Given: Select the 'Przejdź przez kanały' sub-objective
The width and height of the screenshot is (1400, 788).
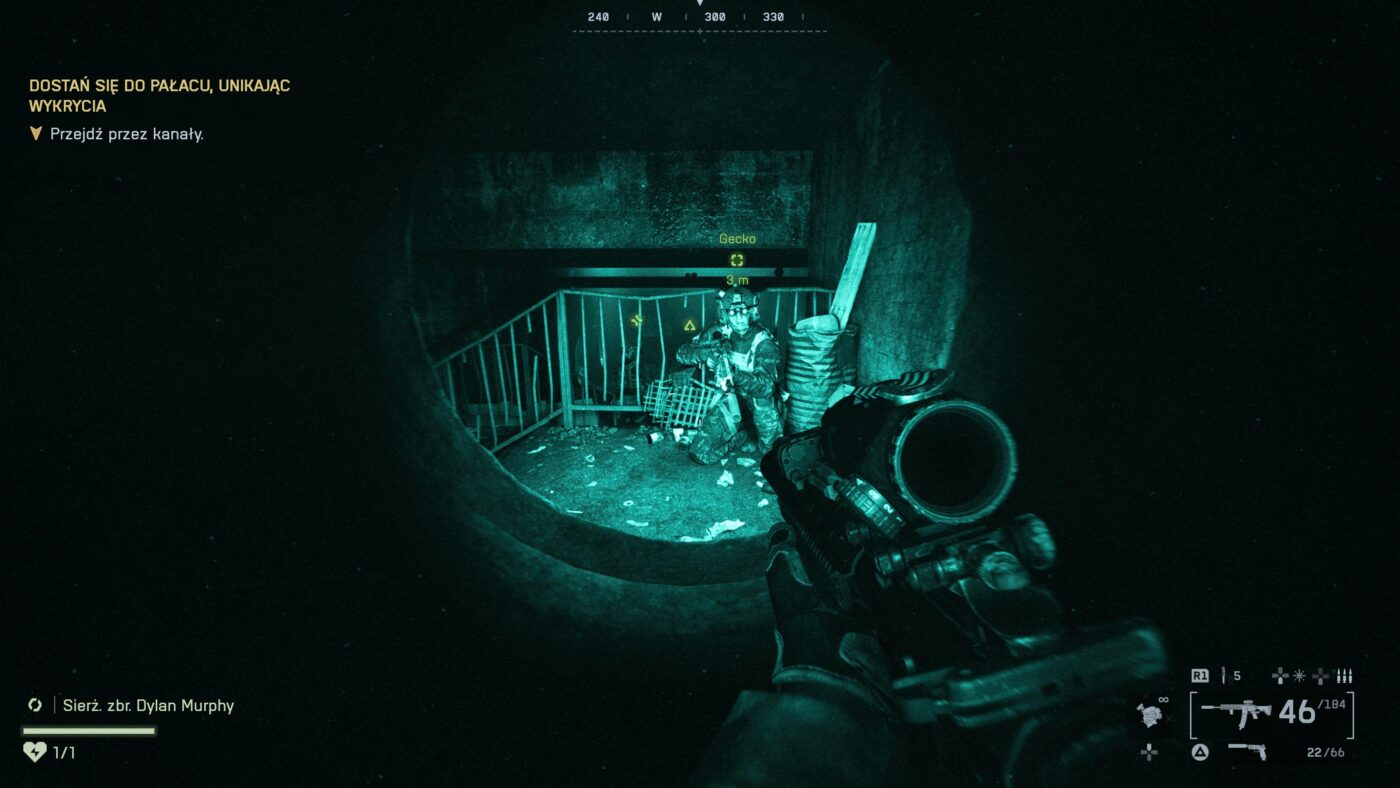Looking at the screenshot, I should coord(126,134).
